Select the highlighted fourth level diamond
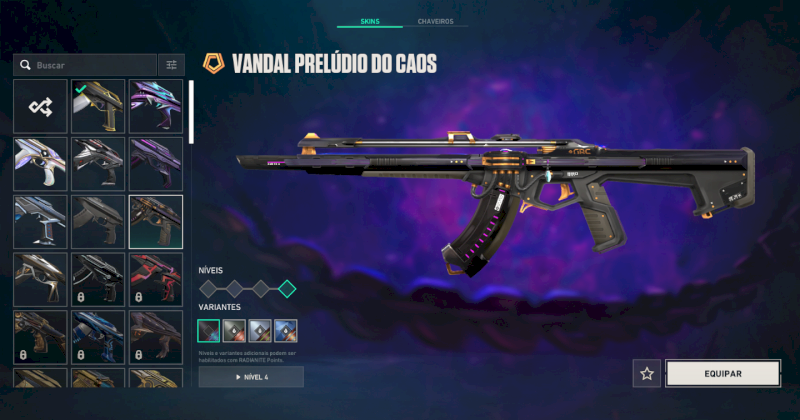 click(287, 289)
